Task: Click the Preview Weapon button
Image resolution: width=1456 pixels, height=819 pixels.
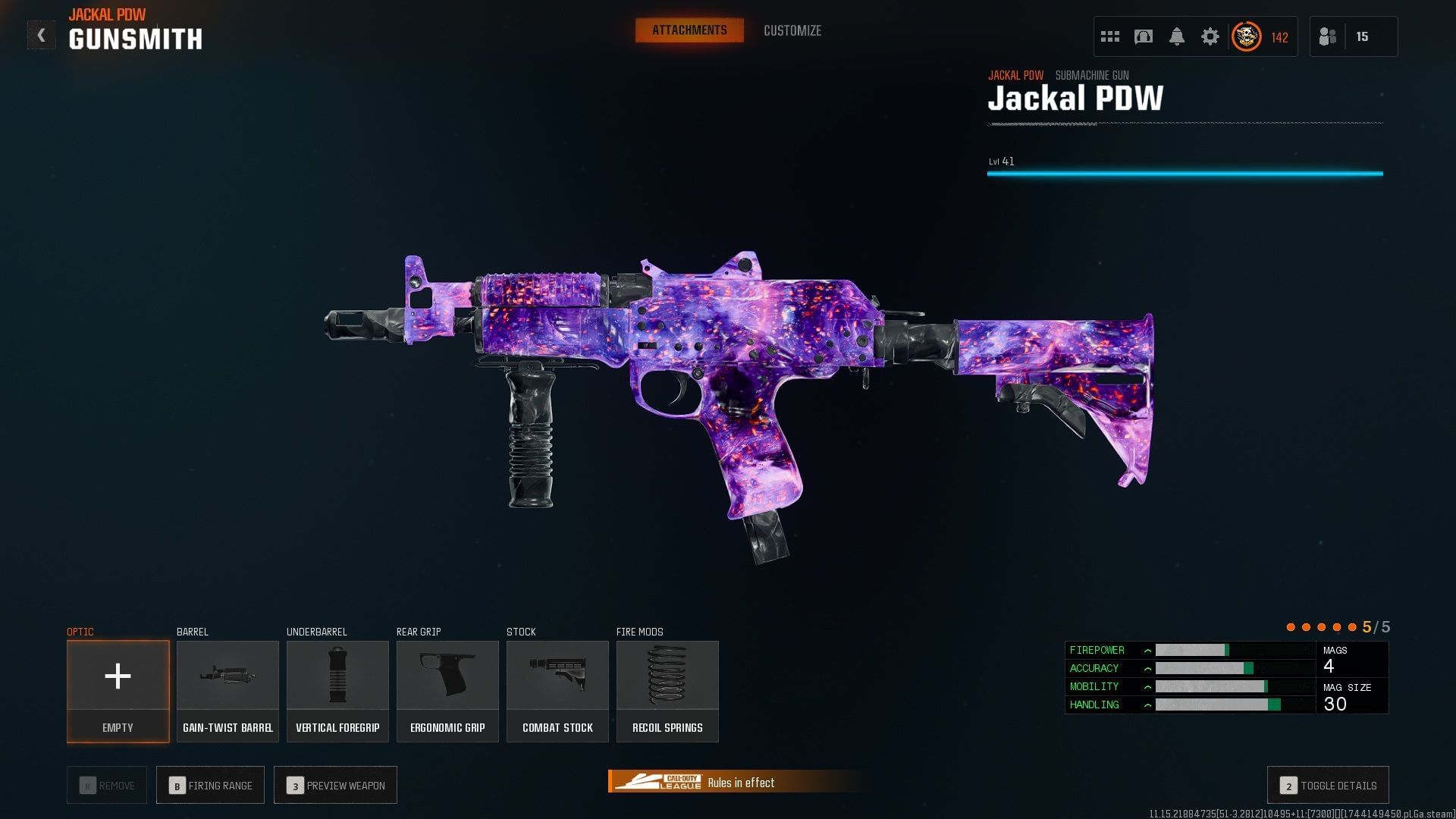Action: [x=335, y=786]
